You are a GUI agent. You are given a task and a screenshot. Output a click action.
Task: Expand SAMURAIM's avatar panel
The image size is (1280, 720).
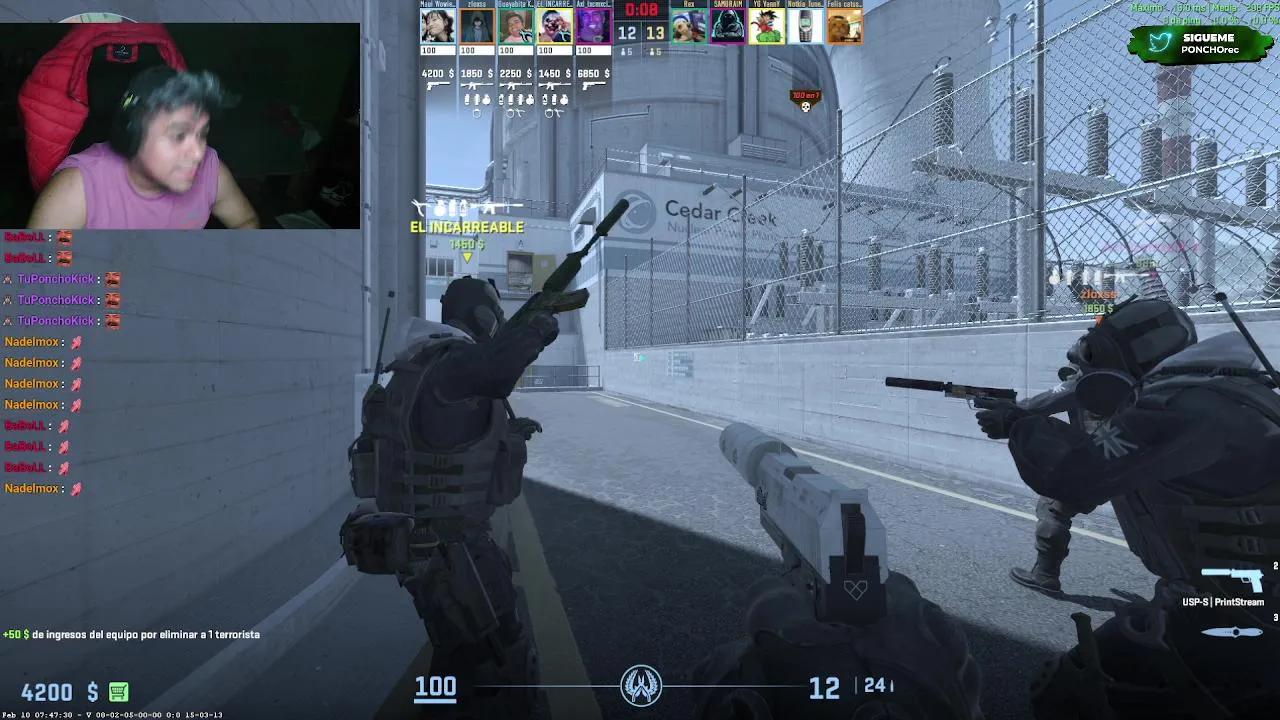pyautogui.click(x=727, y=25)
